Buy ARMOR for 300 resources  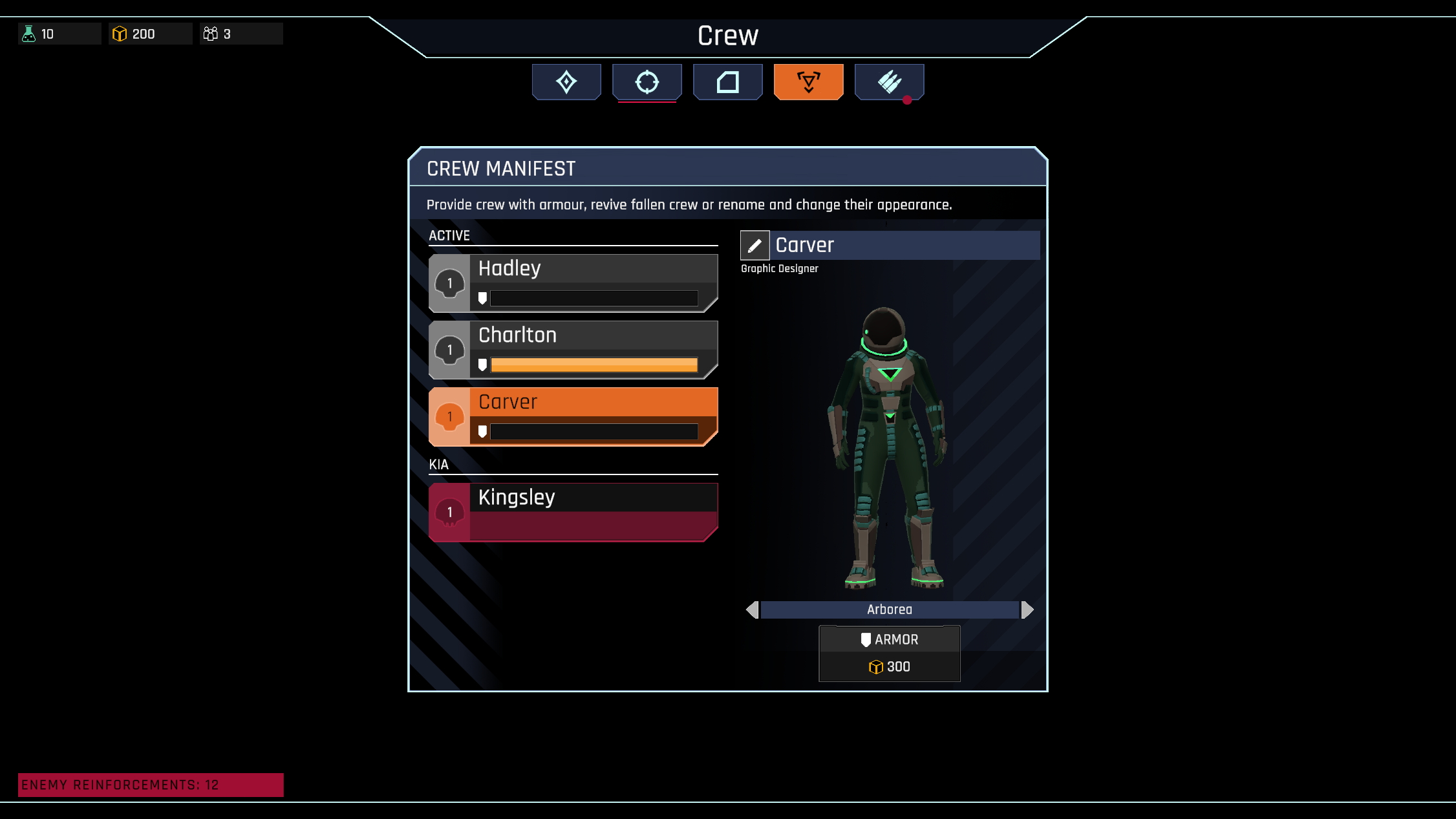pos(889,653)
